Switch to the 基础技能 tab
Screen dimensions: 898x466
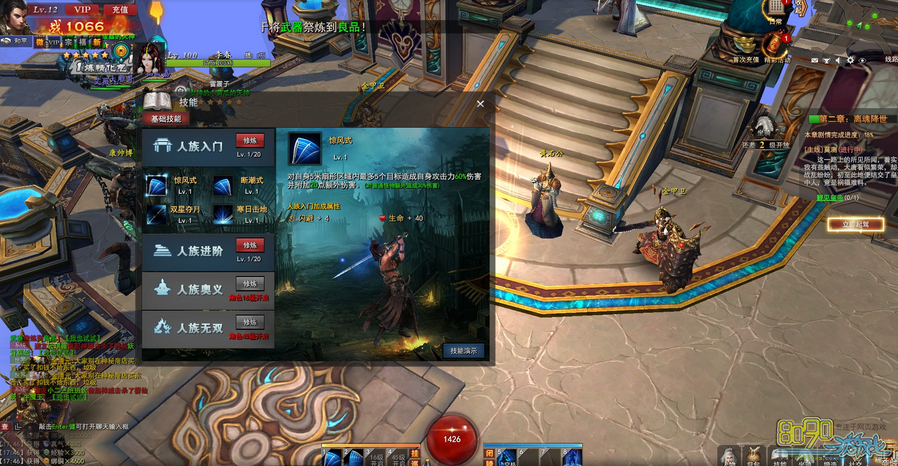click(x=166, y=118)
